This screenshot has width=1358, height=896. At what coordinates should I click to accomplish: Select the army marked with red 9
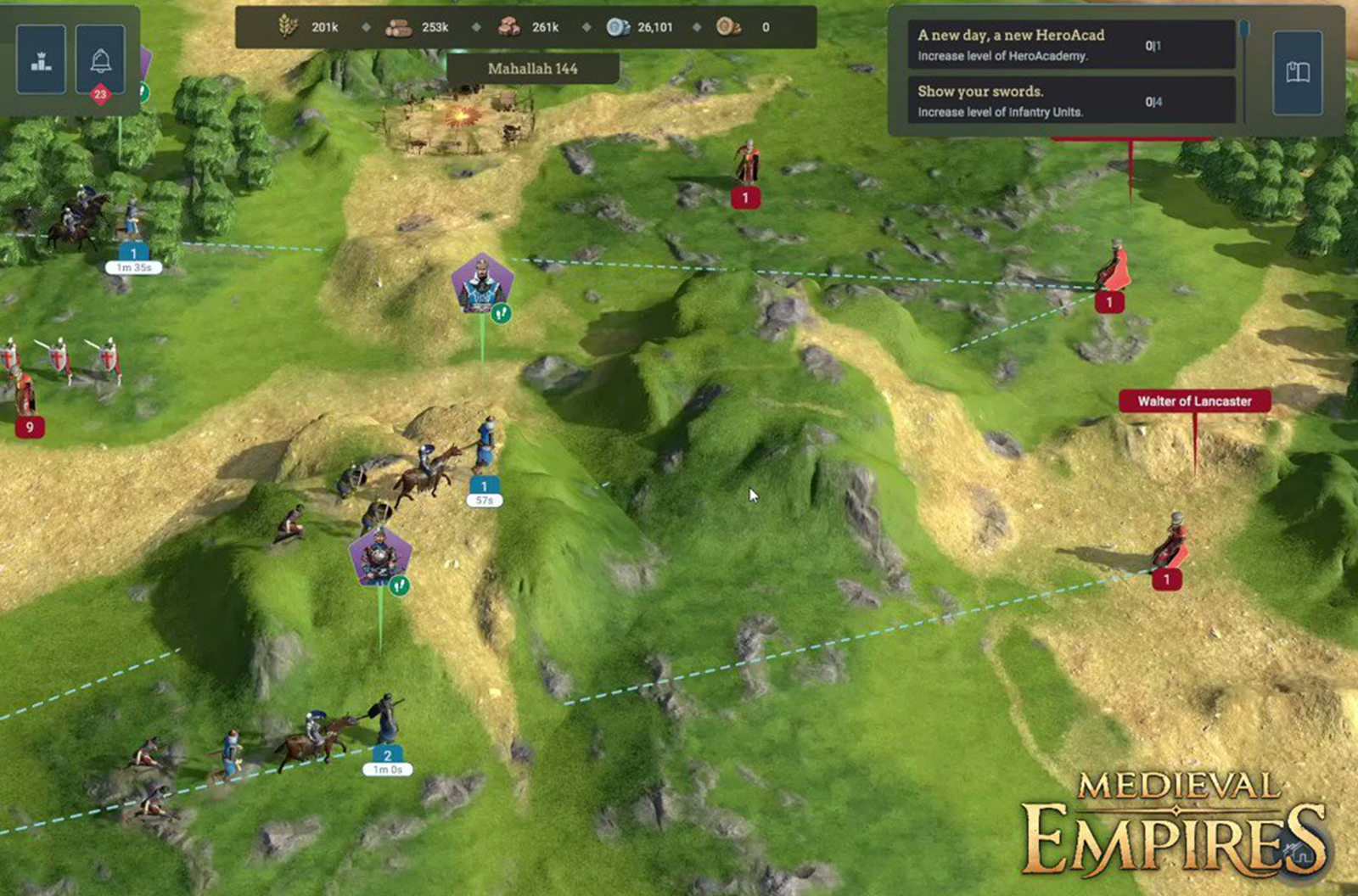tap(31, 428)
